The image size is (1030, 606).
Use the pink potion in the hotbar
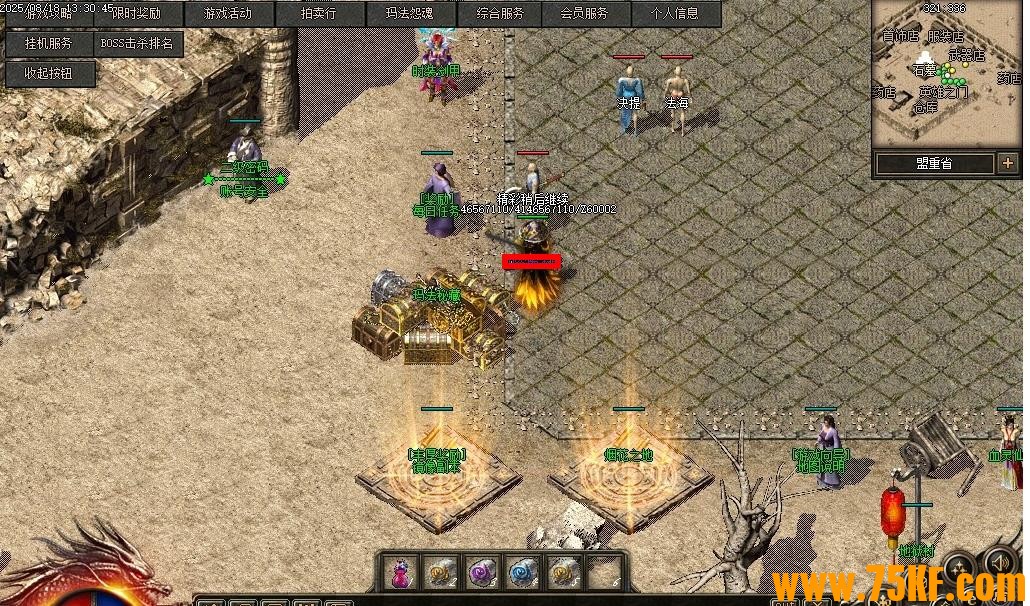[401, 573]
